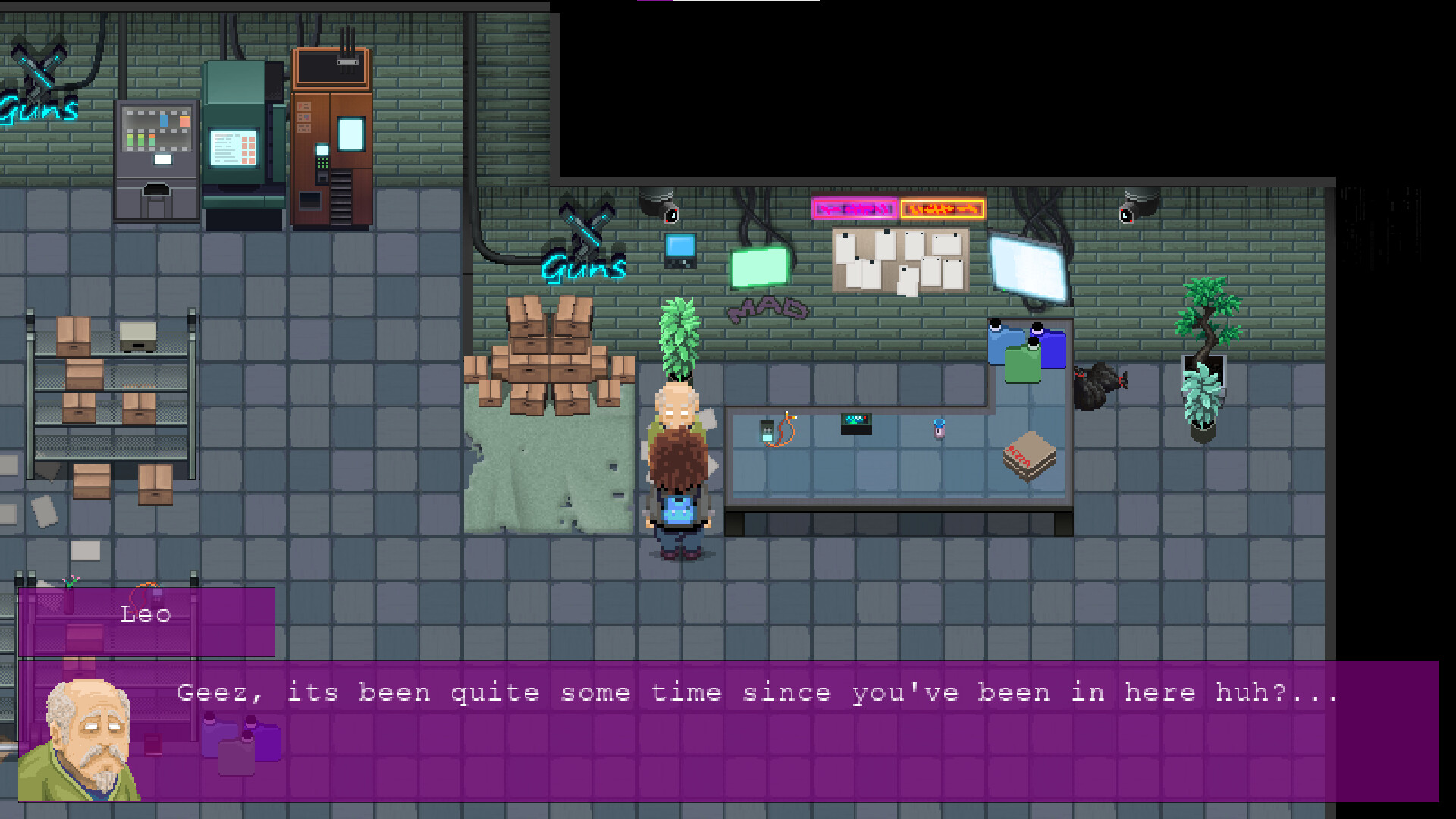
Task: Click the pink neon shop sign
Action: pos(854,209)
